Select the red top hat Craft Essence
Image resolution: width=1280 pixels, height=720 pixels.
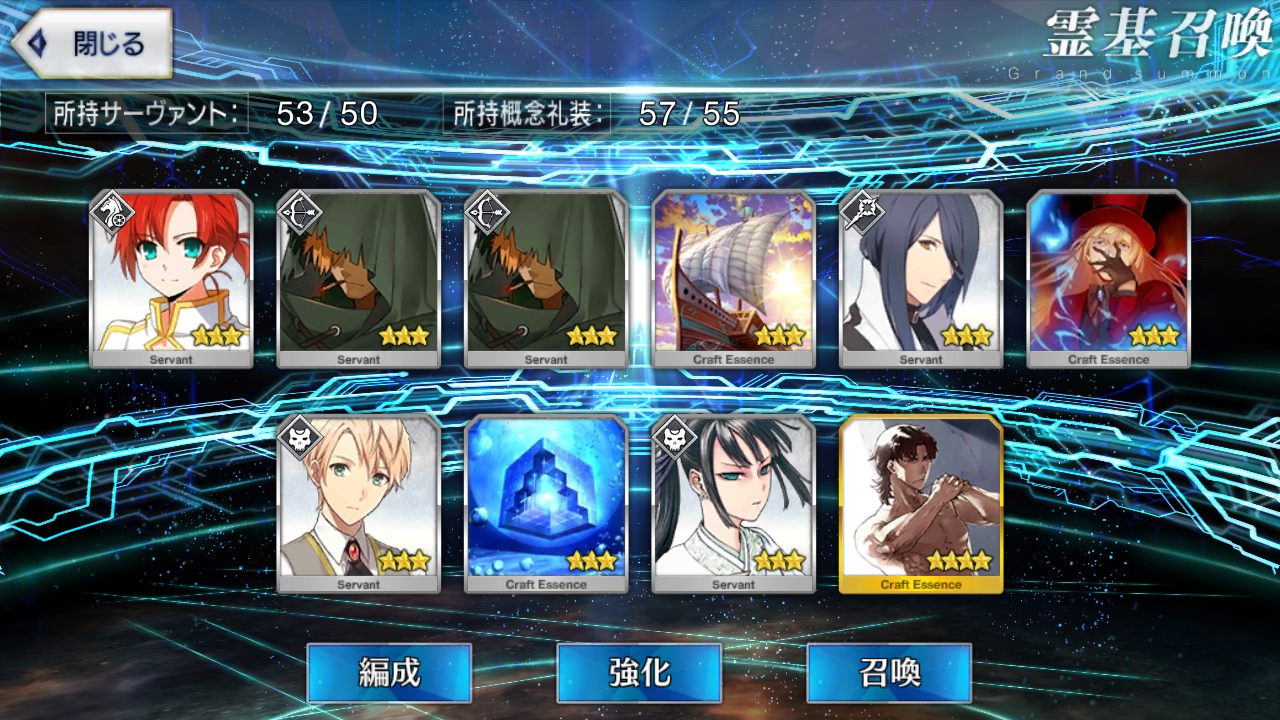1108,278
